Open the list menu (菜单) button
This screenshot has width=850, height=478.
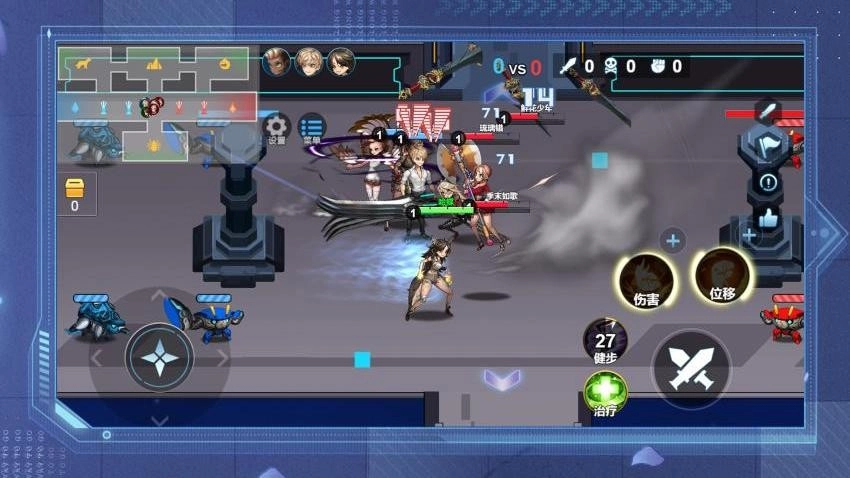coord(312,127)
